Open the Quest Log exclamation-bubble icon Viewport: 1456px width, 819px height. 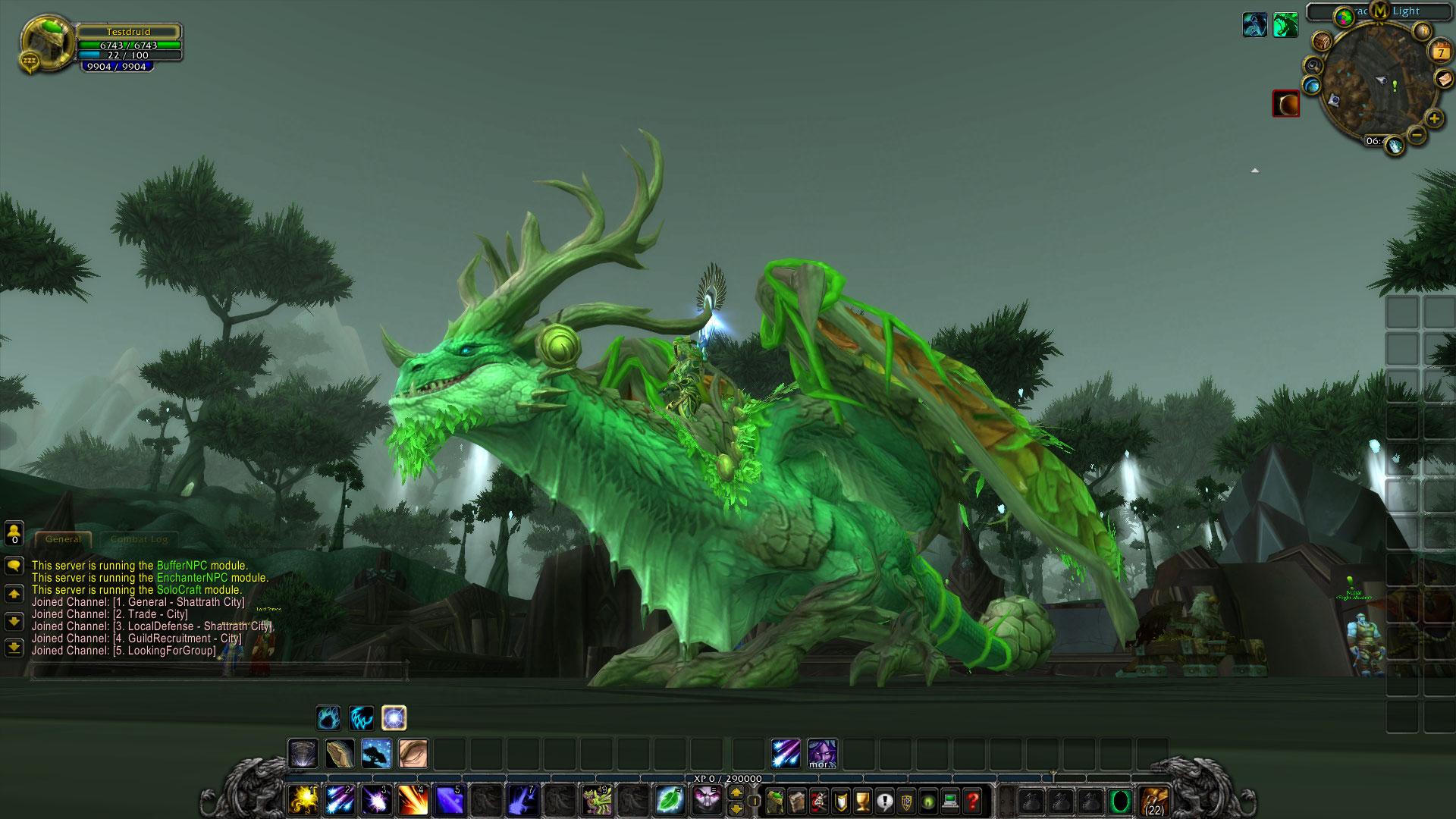click(886, 800)
